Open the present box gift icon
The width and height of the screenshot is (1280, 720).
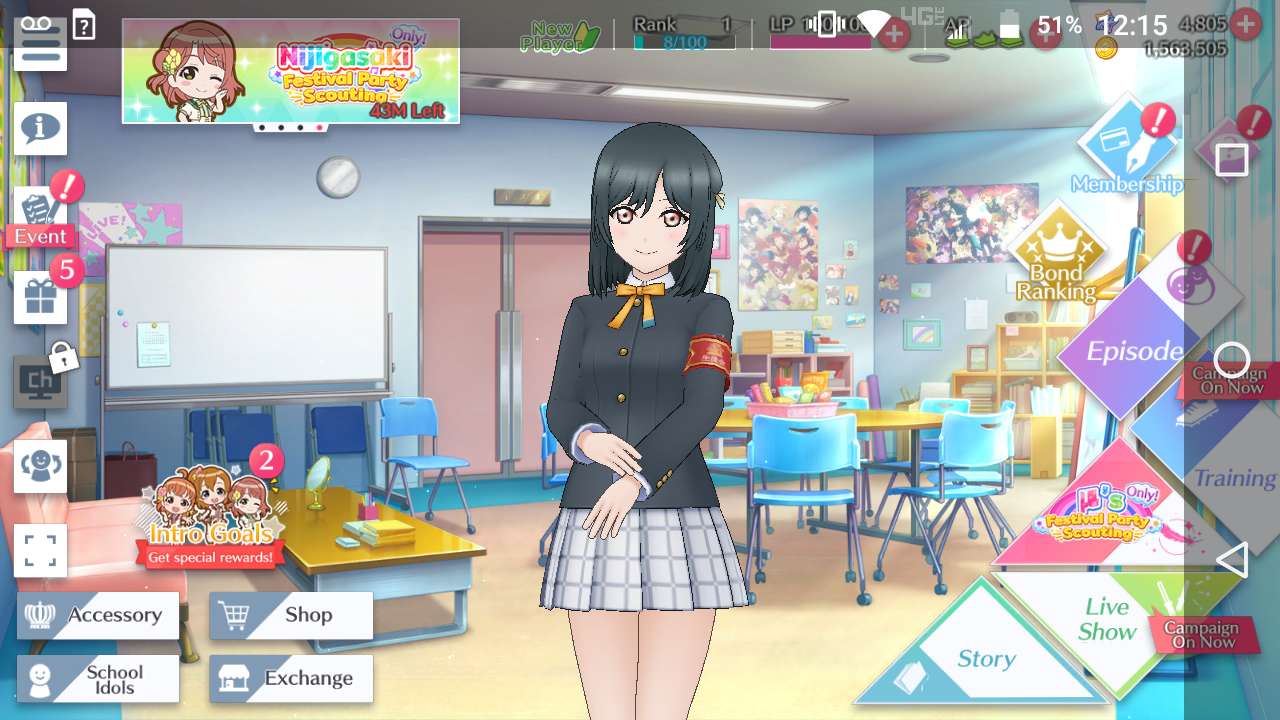[x=40, y=297]
